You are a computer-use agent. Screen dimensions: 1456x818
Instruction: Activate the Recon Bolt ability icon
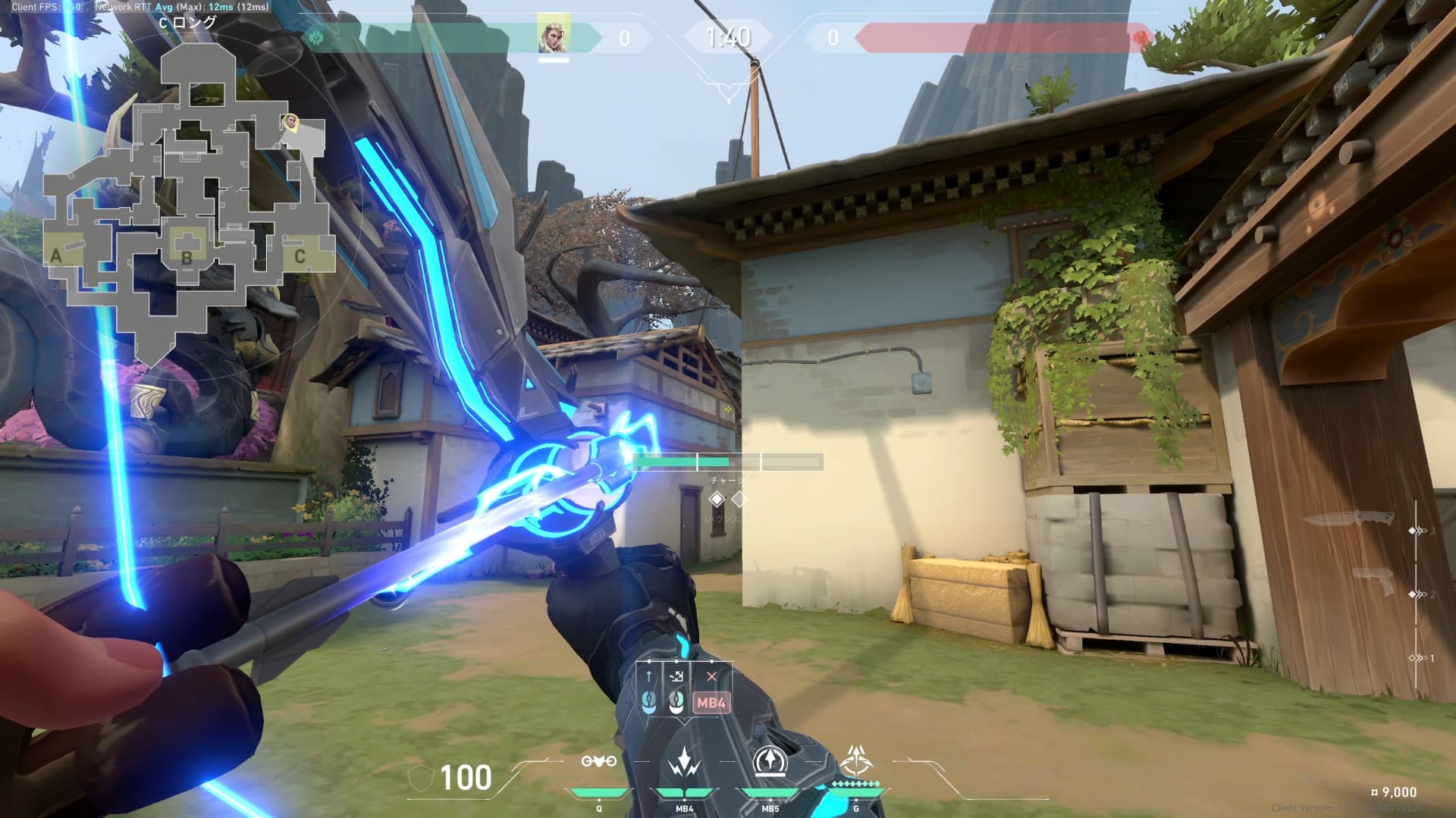(770, 762)
